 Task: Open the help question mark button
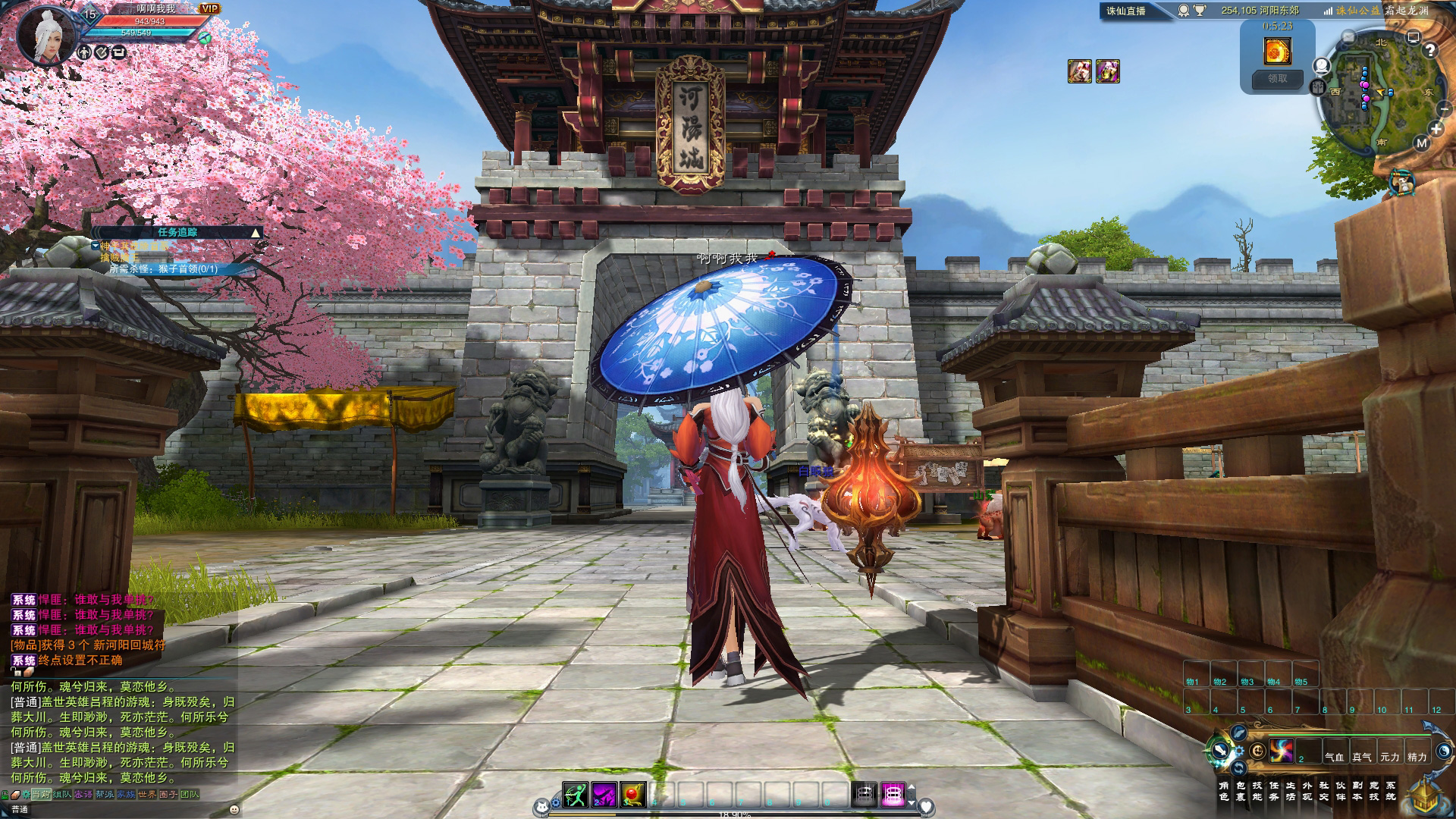coord(1430,51)
